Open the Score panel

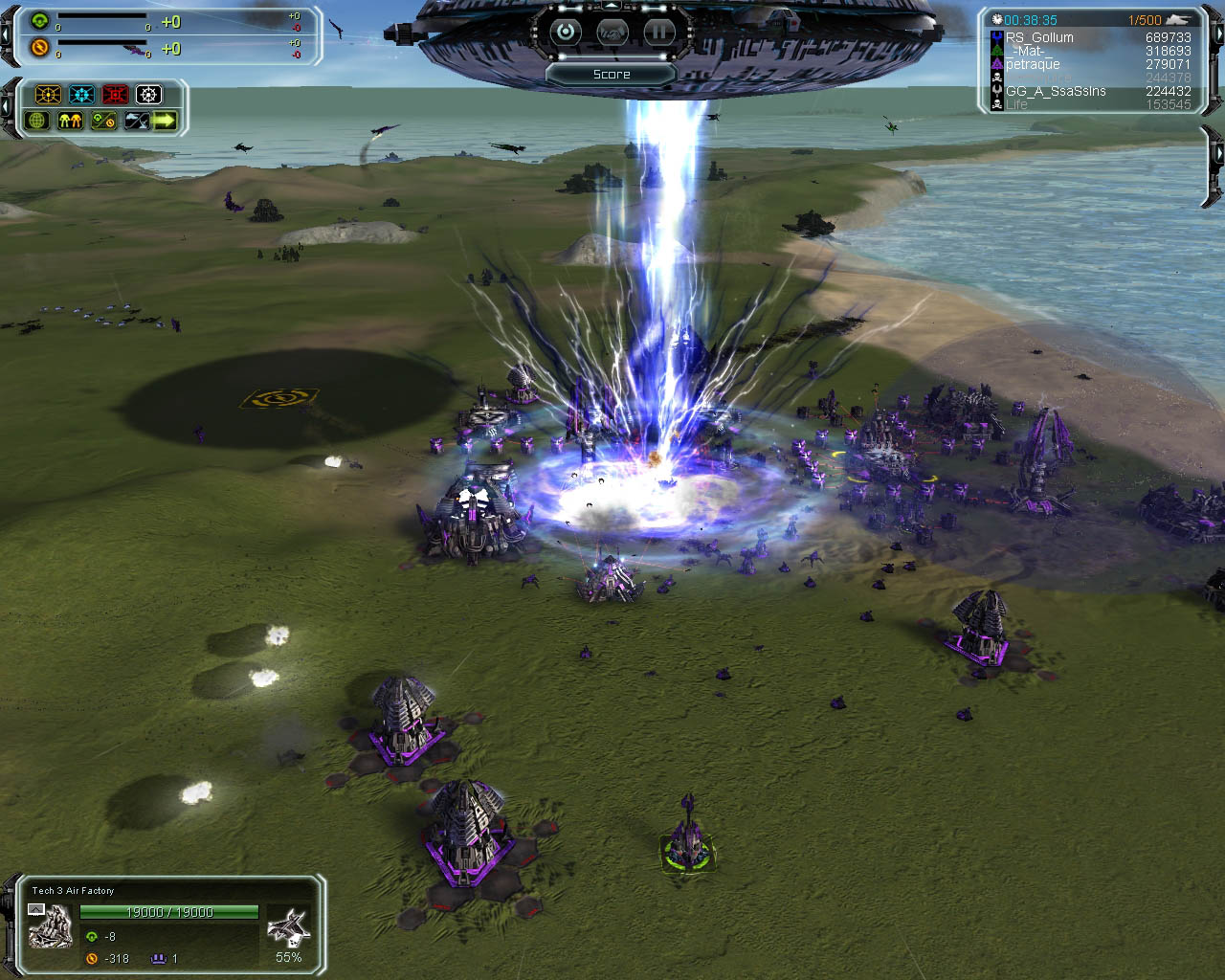coord(612,74)
